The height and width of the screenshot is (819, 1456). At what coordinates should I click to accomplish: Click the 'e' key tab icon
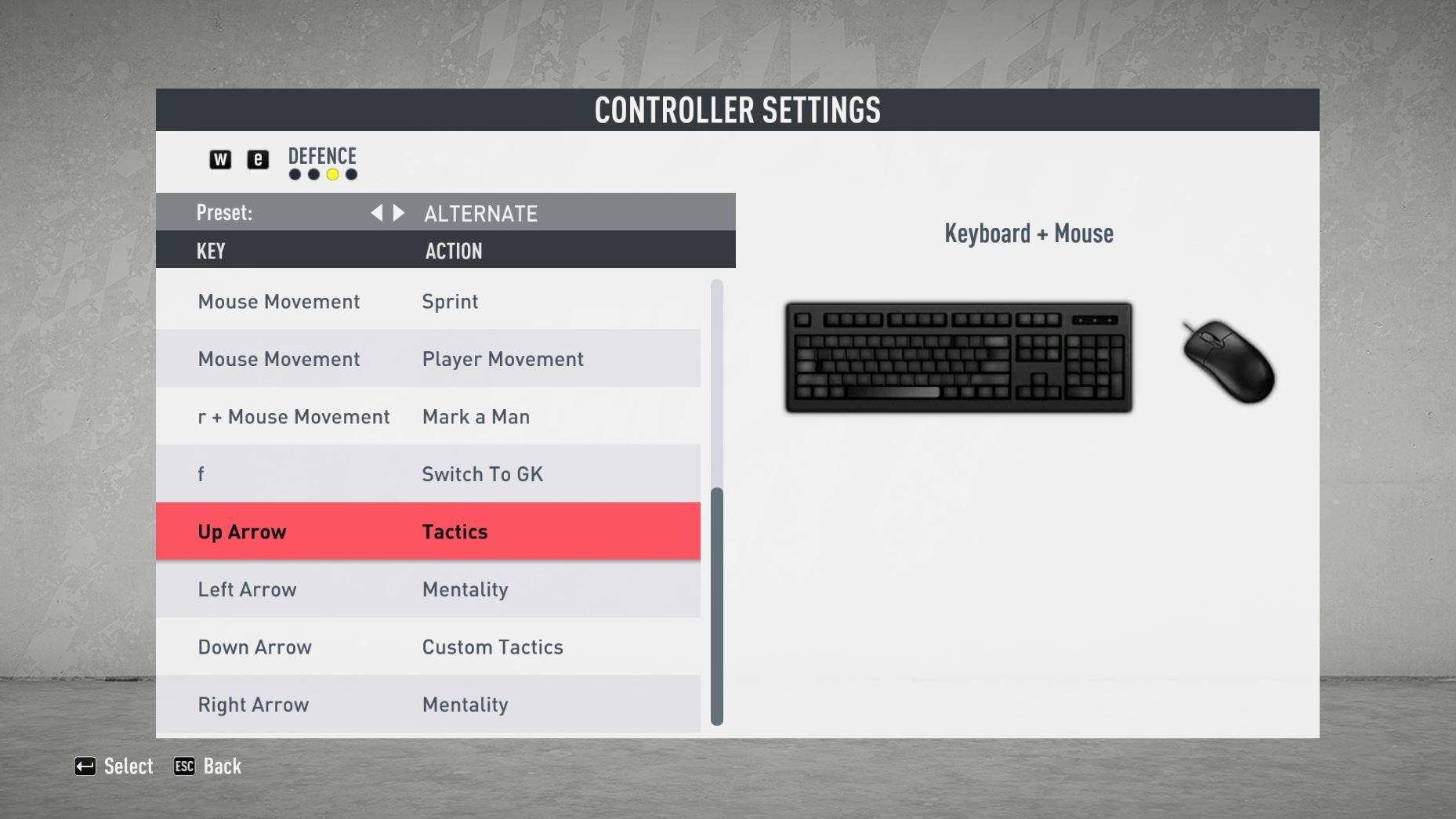pyautogui.click(x=258, y=159)
